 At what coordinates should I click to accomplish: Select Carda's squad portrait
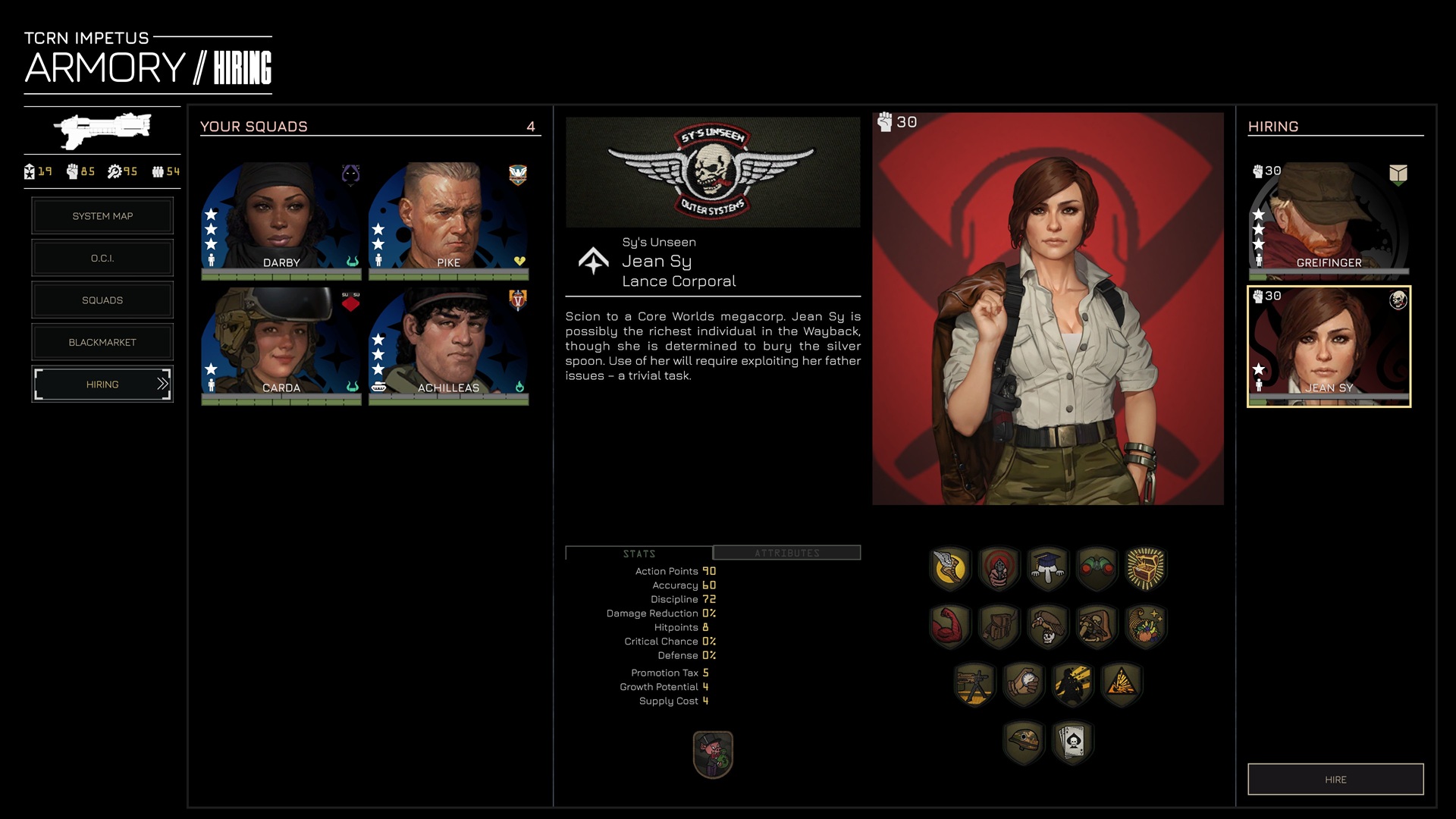(281, 343)
